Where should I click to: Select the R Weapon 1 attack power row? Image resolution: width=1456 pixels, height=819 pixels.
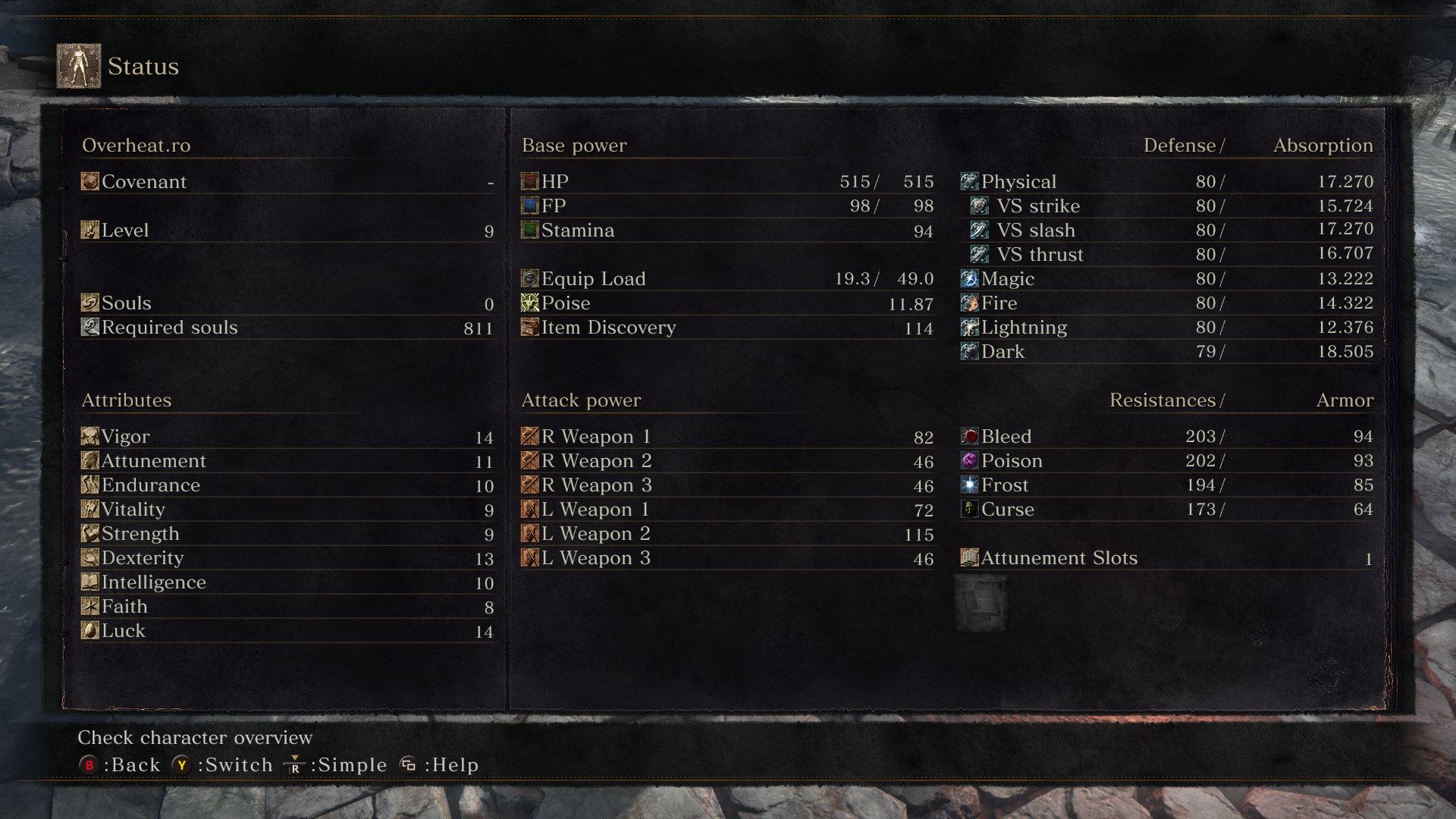726,437
